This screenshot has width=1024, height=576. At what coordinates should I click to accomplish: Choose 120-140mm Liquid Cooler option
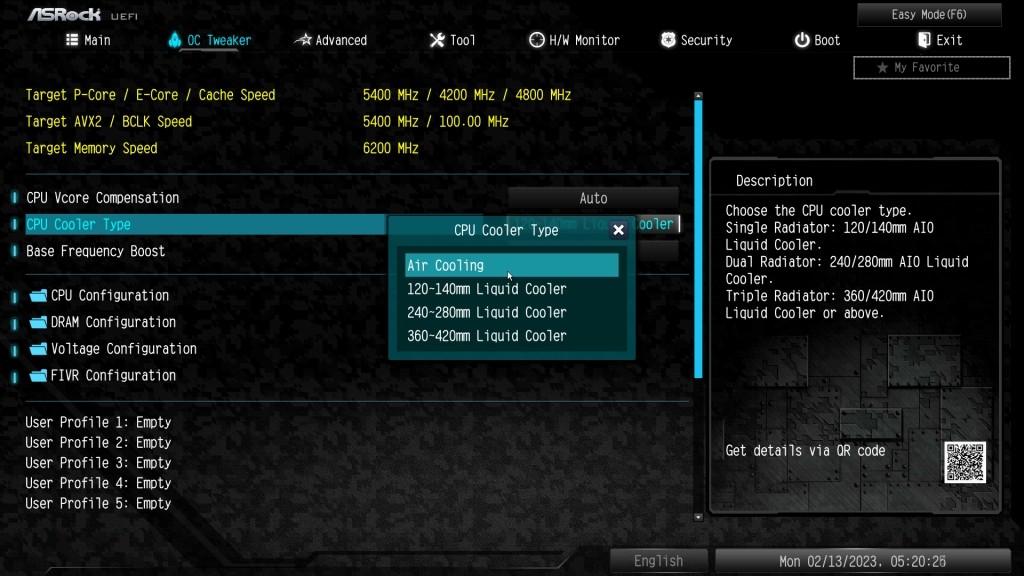[x=487, y=289]
